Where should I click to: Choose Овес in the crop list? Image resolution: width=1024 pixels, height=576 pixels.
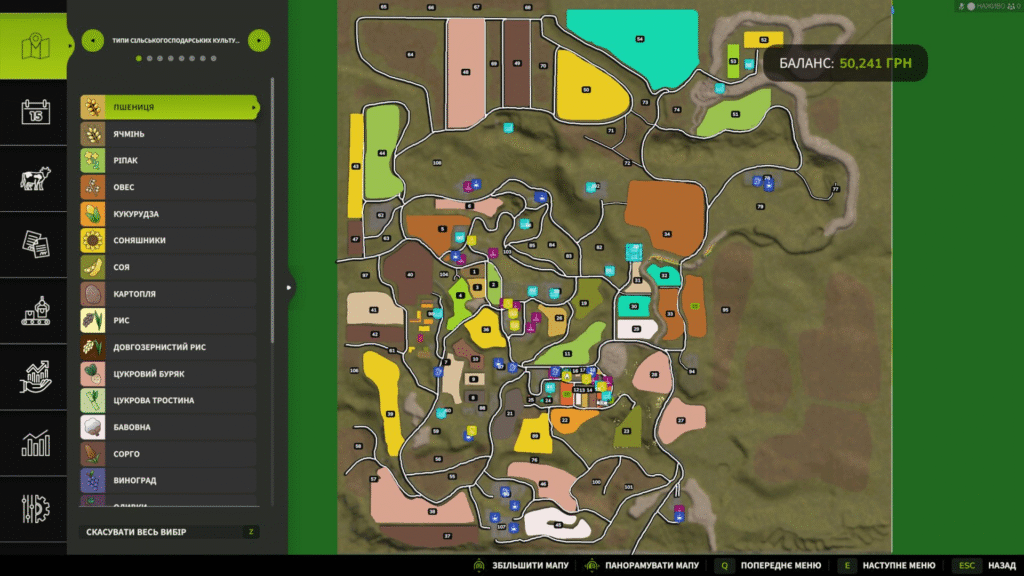pyautogui.click(x=168, y=187)
